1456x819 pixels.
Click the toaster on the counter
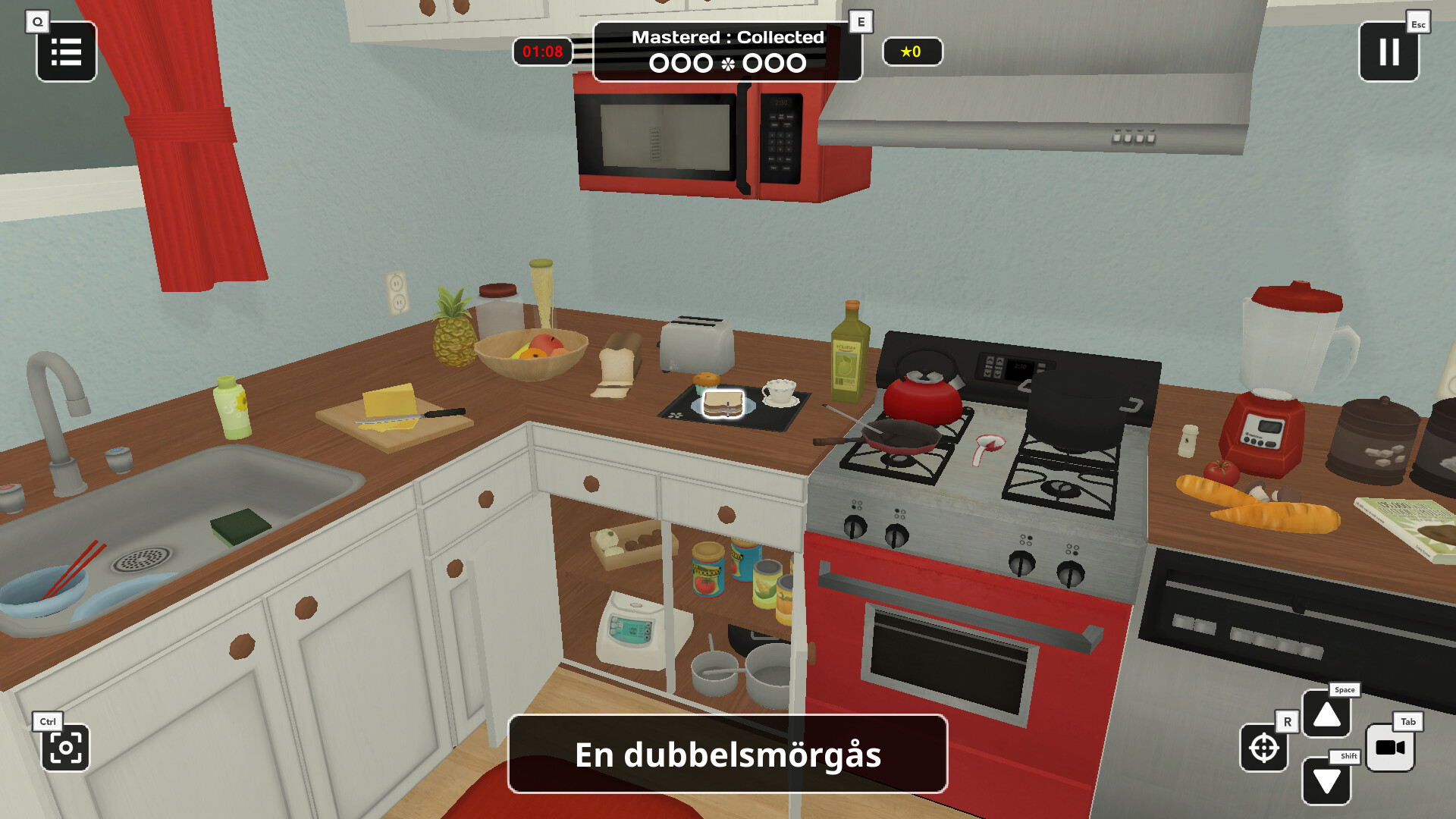[696, 348]
